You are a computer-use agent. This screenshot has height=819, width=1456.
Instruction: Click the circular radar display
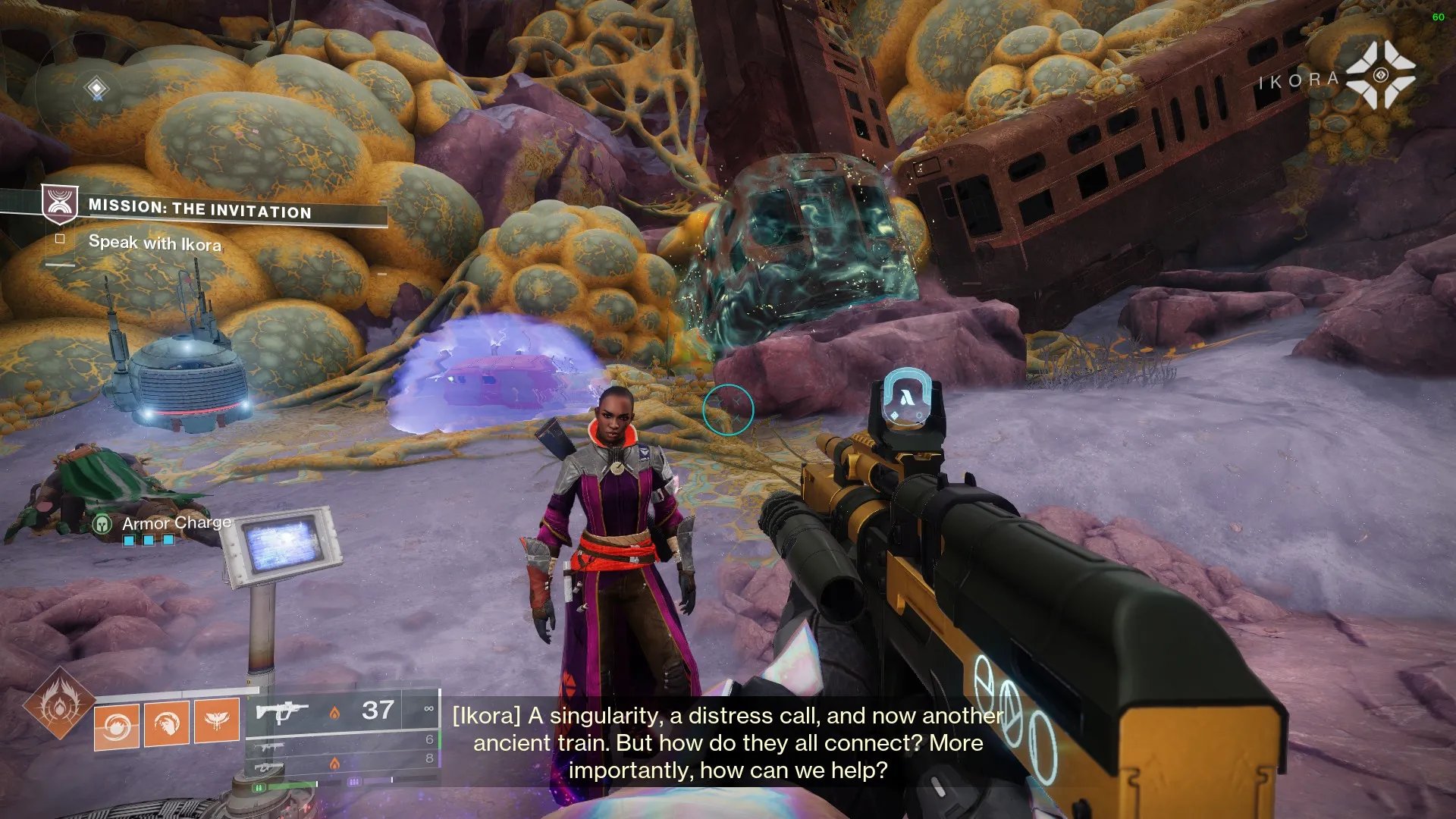[x=96, y=89]
